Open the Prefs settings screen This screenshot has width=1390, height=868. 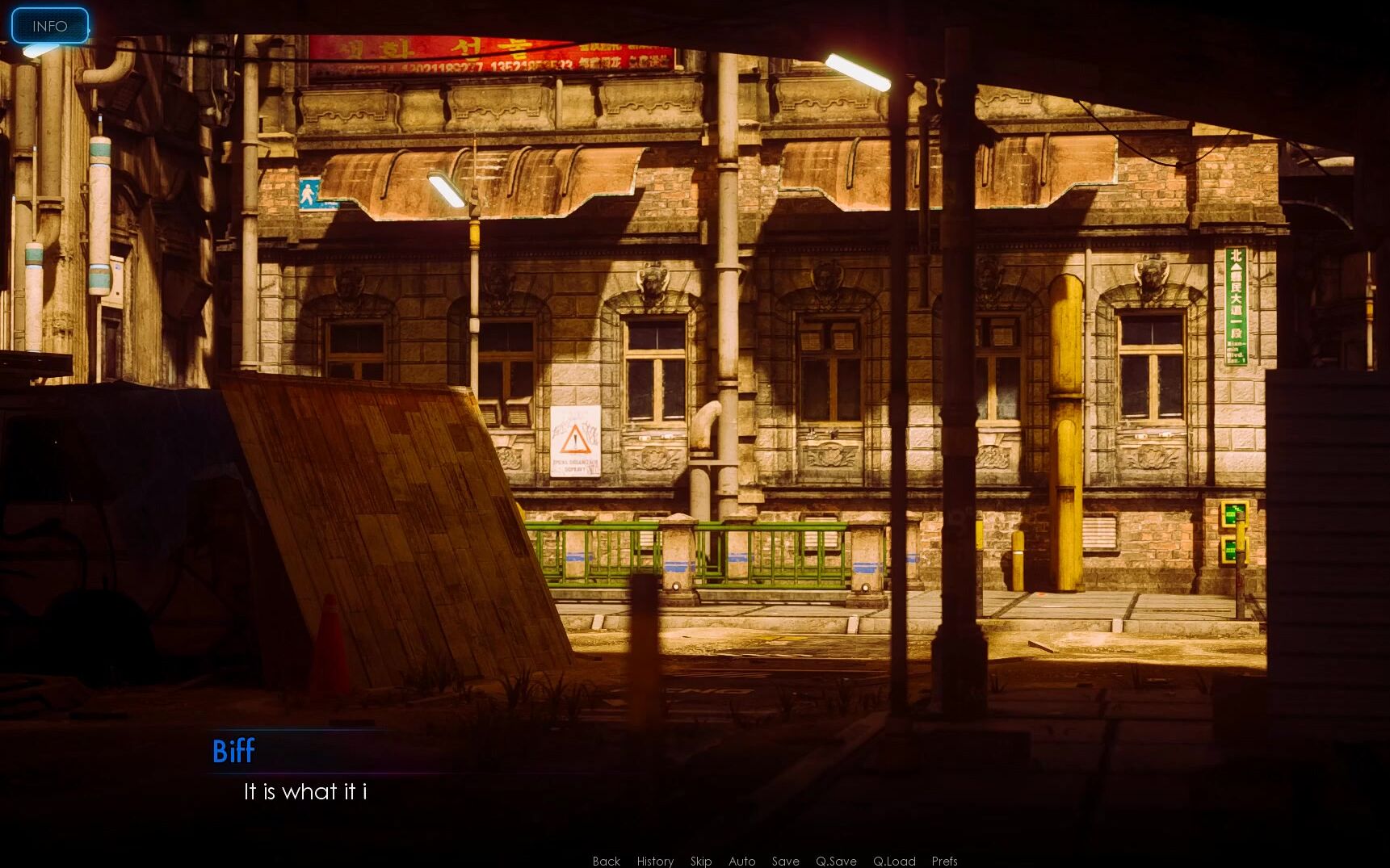pos(944,861)
